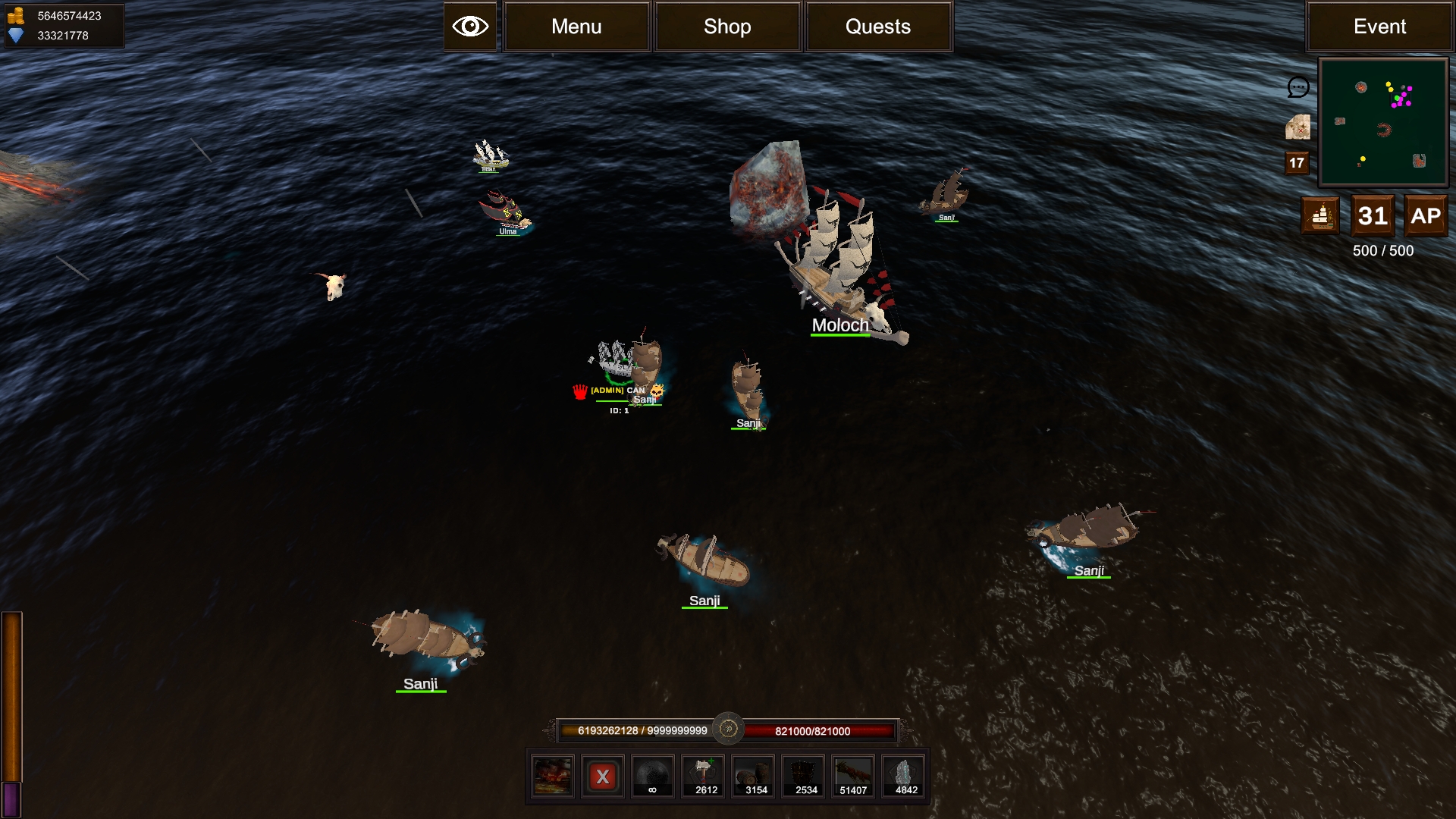Open the Menu button
The height and width of the screenshot is (819, 1456).
pos(576,27)
